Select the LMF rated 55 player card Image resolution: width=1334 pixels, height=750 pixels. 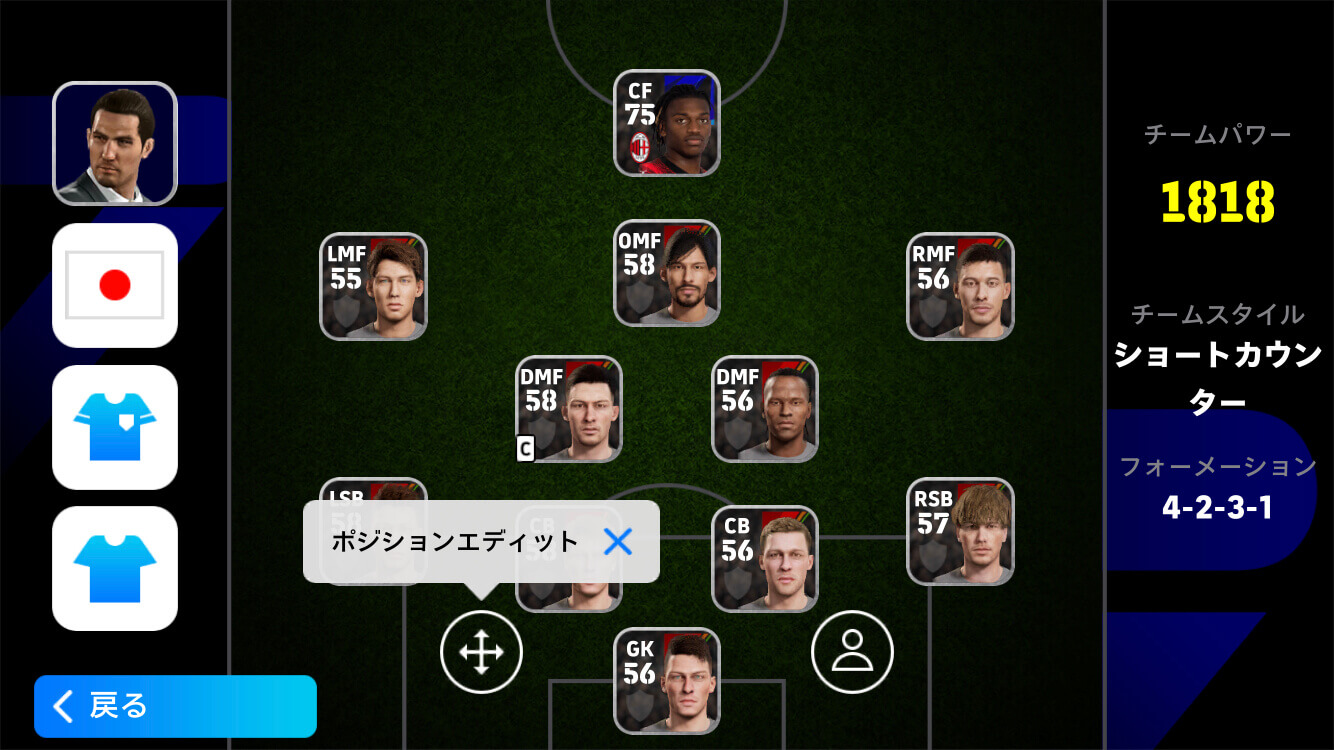point(372,287)
